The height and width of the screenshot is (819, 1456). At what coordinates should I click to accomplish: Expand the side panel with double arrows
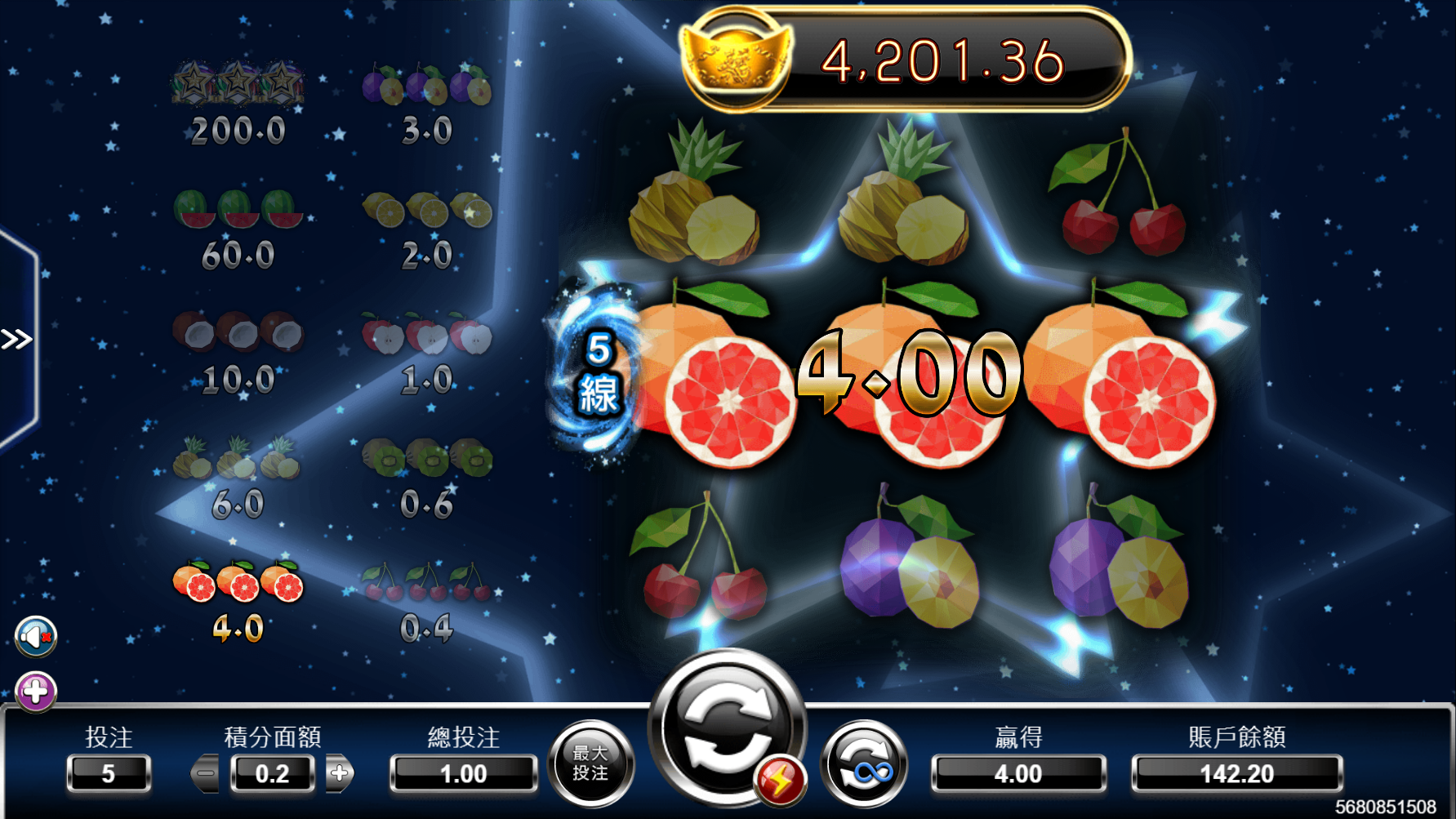click(16, 339)
